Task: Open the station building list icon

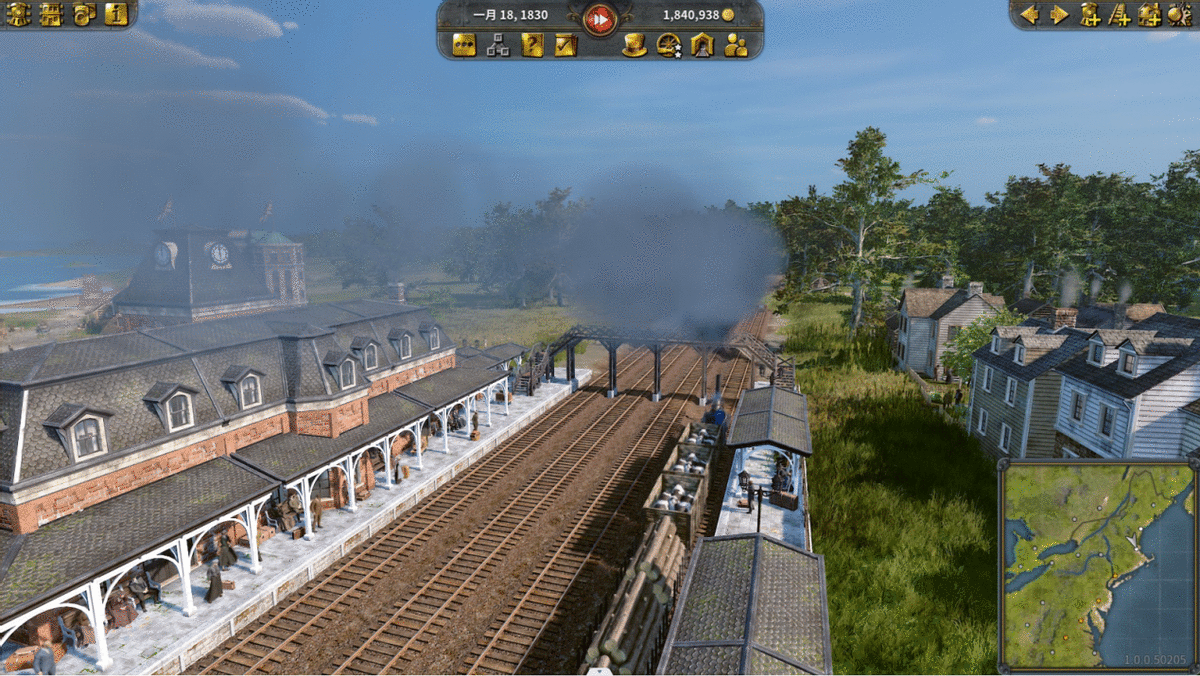Action: (x=51, y=14)
